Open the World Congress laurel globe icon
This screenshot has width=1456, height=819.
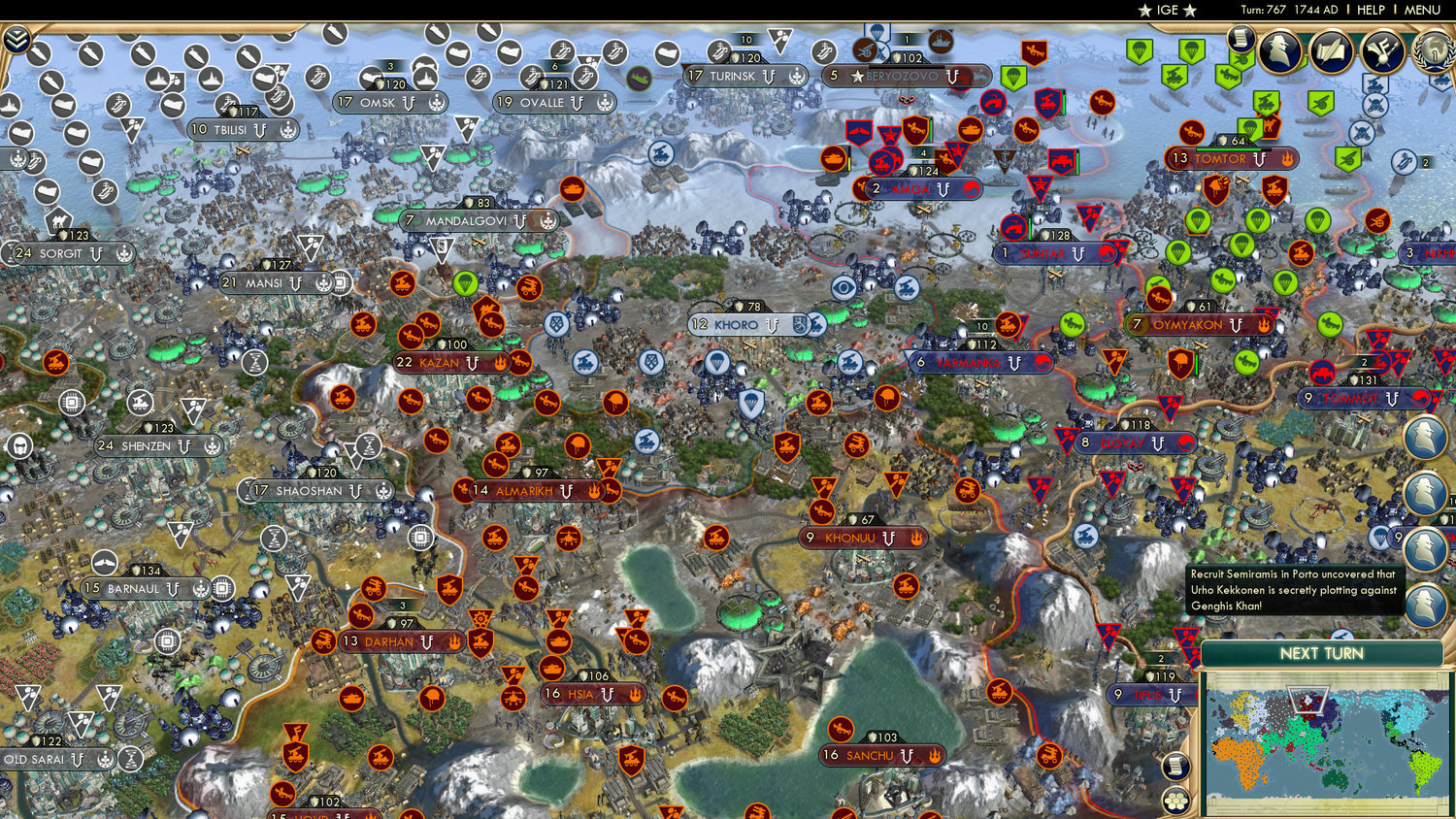coord(1433,51)
